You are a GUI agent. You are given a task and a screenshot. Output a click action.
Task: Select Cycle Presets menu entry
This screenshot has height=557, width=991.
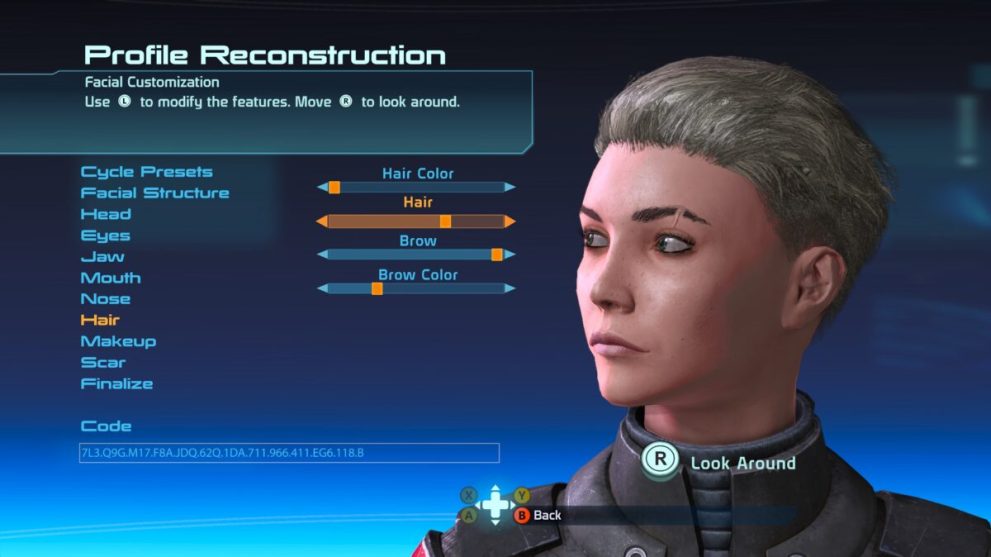[x=146, y=172]
